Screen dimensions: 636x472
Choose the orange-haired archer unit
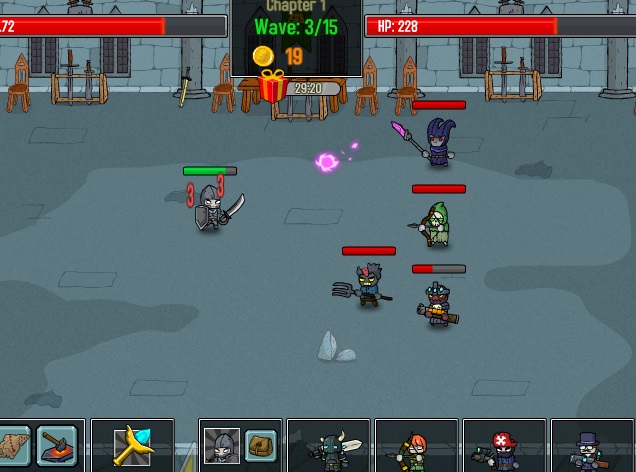(x=416, y=447)
